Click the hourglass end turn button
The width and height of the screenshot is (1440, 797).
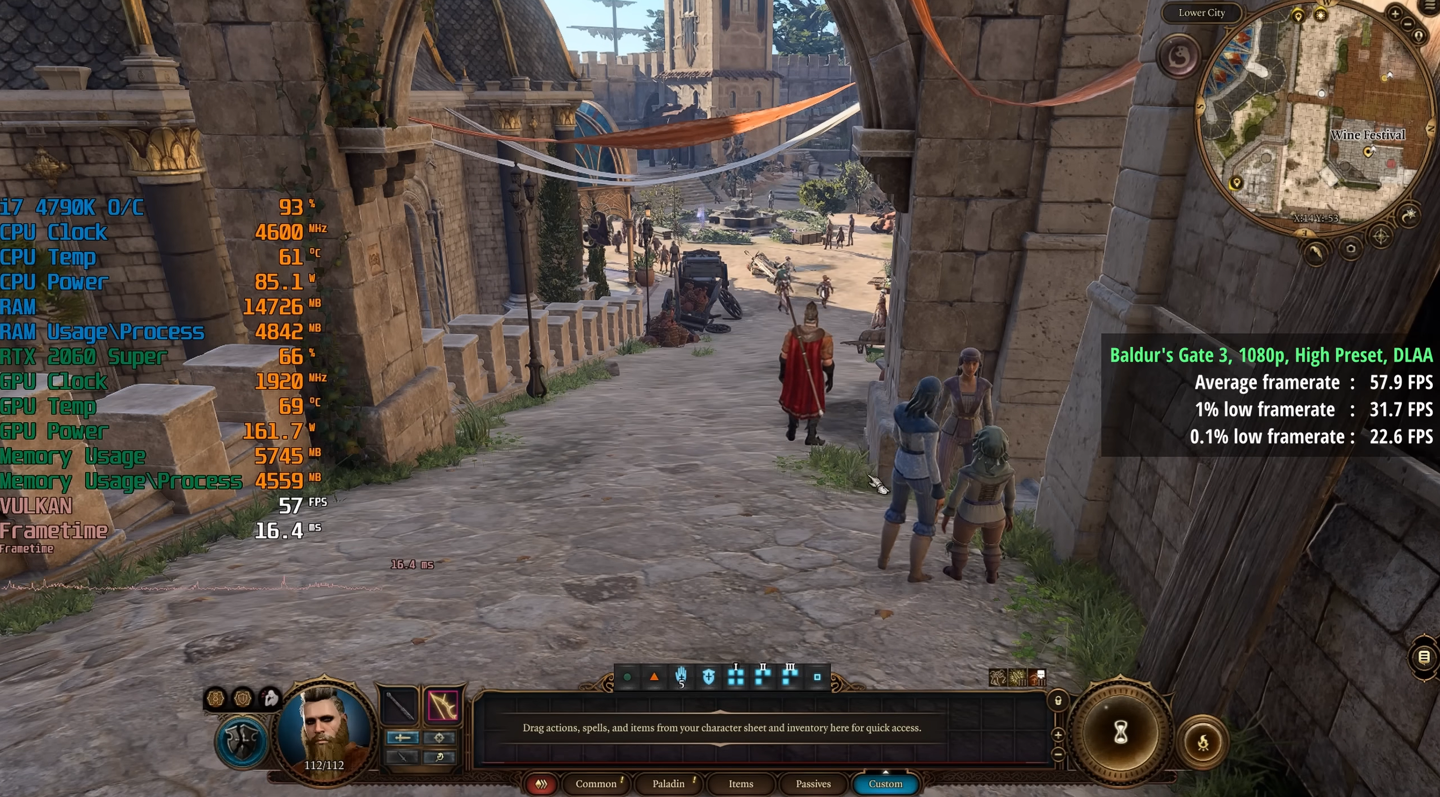1120,734
